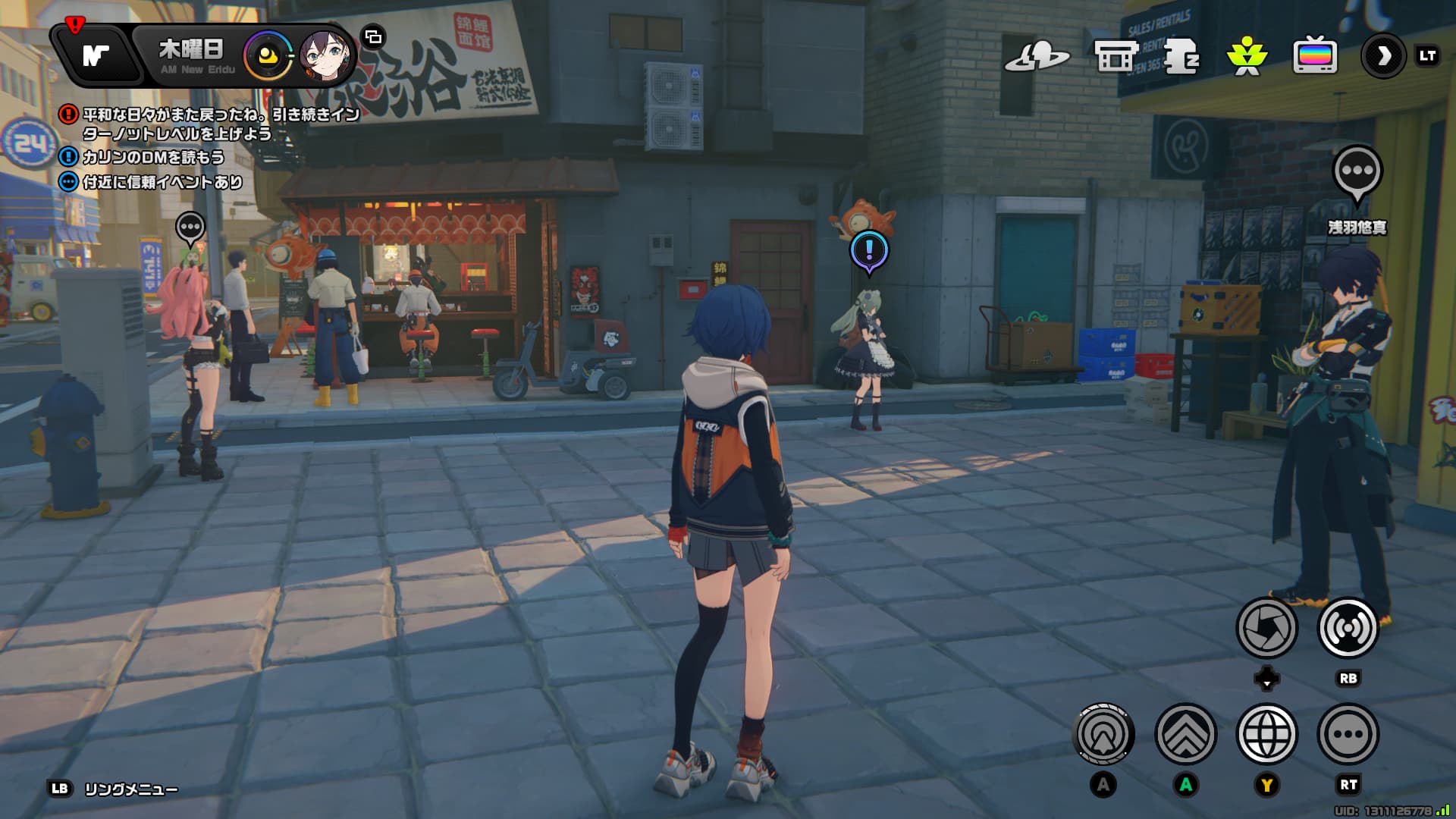Open the map with the globe button
This screenshot has width=1456, height=819.
pyautogui.click(x=1266, y=734)
